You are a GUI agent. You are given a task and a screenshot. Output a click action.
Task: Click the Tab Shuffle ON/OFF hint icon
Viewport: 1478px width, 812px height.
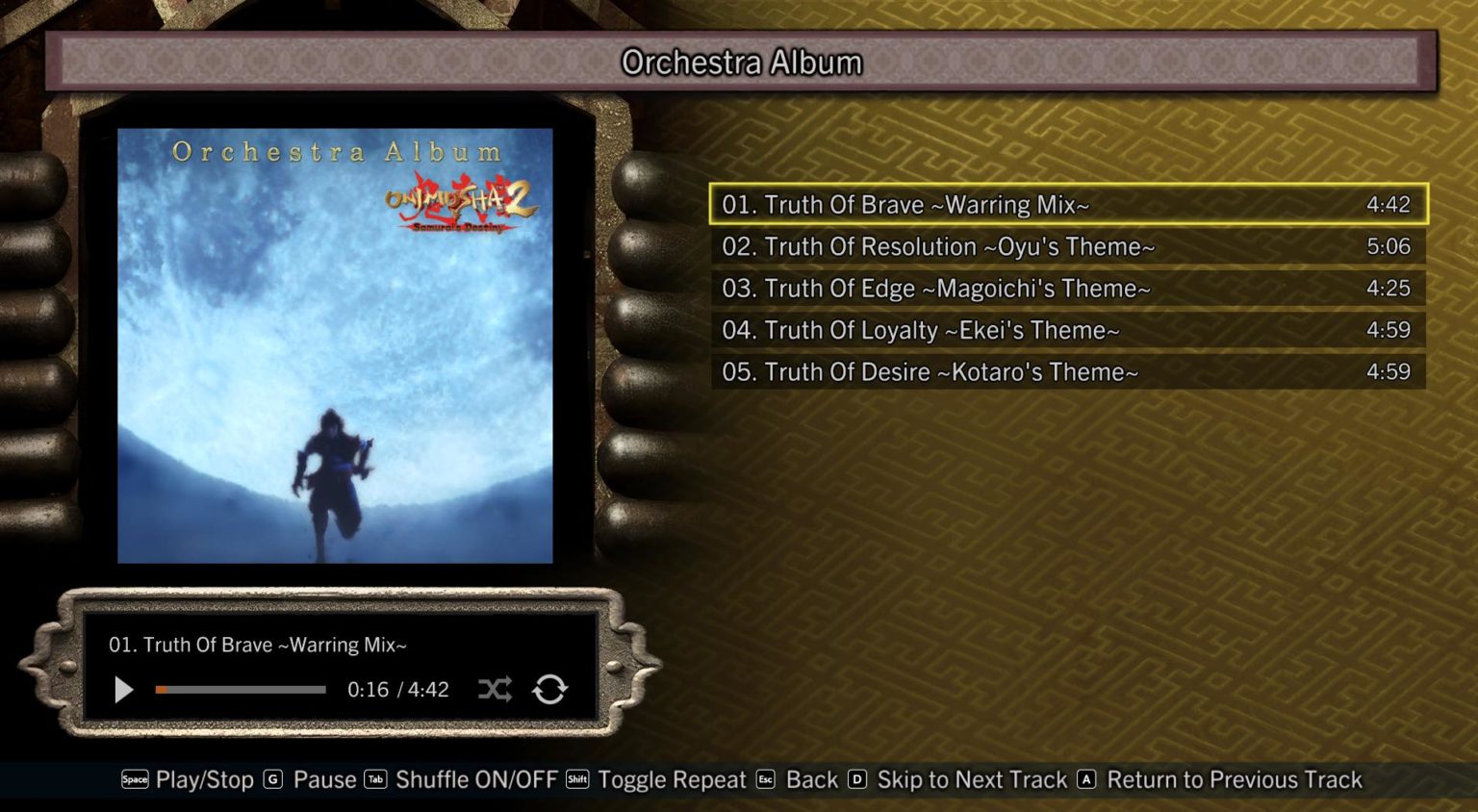tap(375, 780)
